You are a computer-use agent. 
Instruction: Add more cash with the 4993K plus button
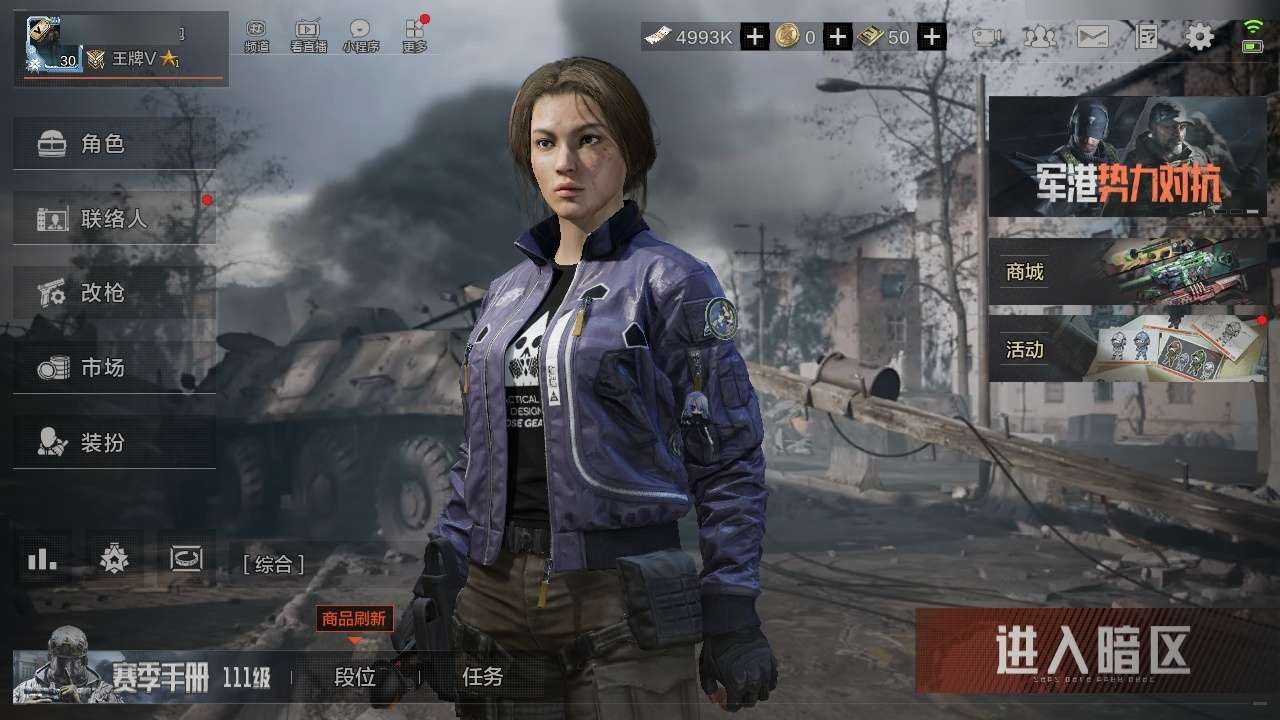pos(755,38)
